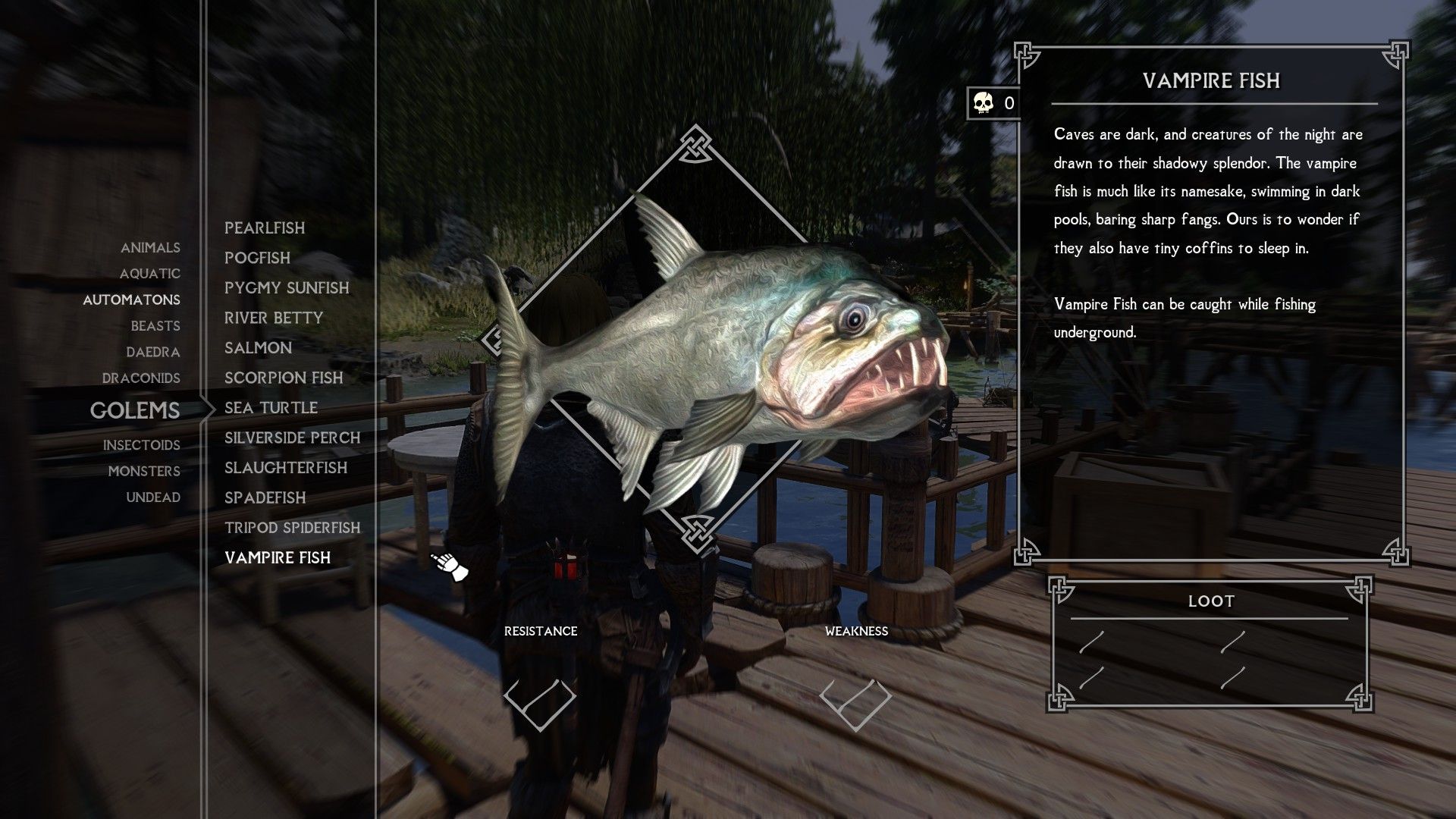This screenshot has height=819, width=1456.
Task: Select the VAMPIRE FISH entry
Action: click(x=278, y=558)
